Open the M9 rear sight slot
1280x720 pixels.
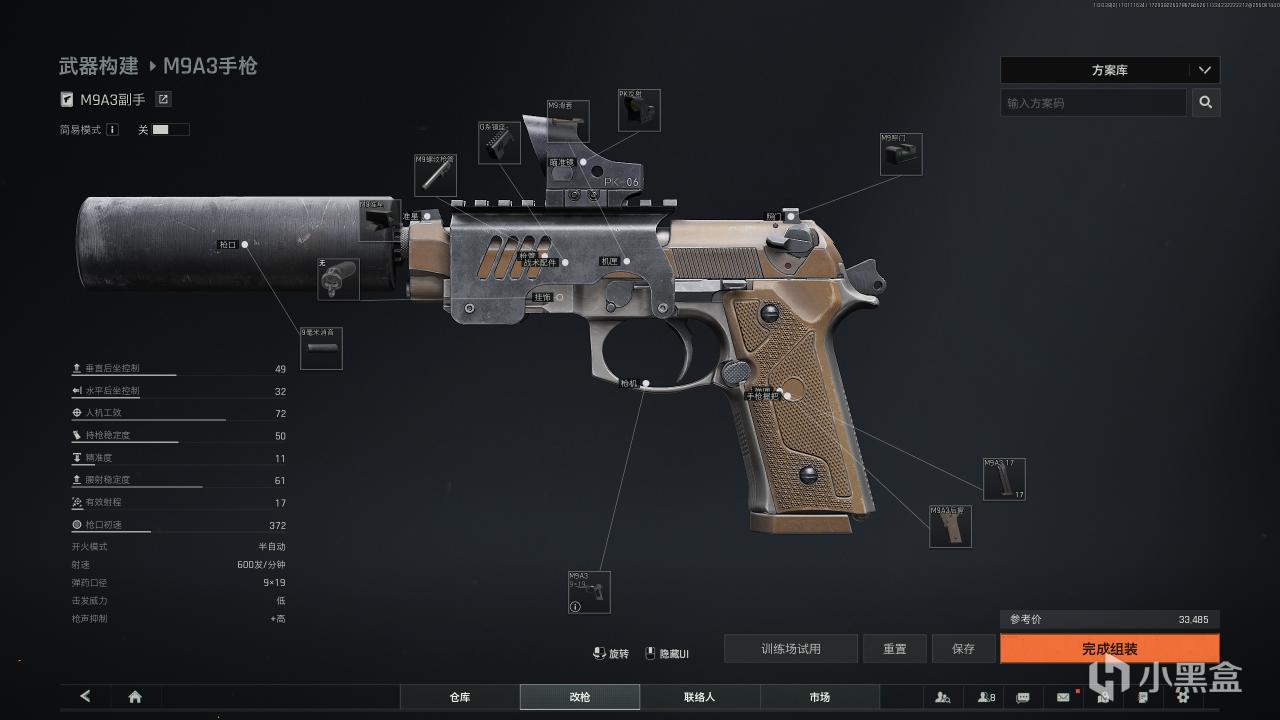click(x=900, y=155)
